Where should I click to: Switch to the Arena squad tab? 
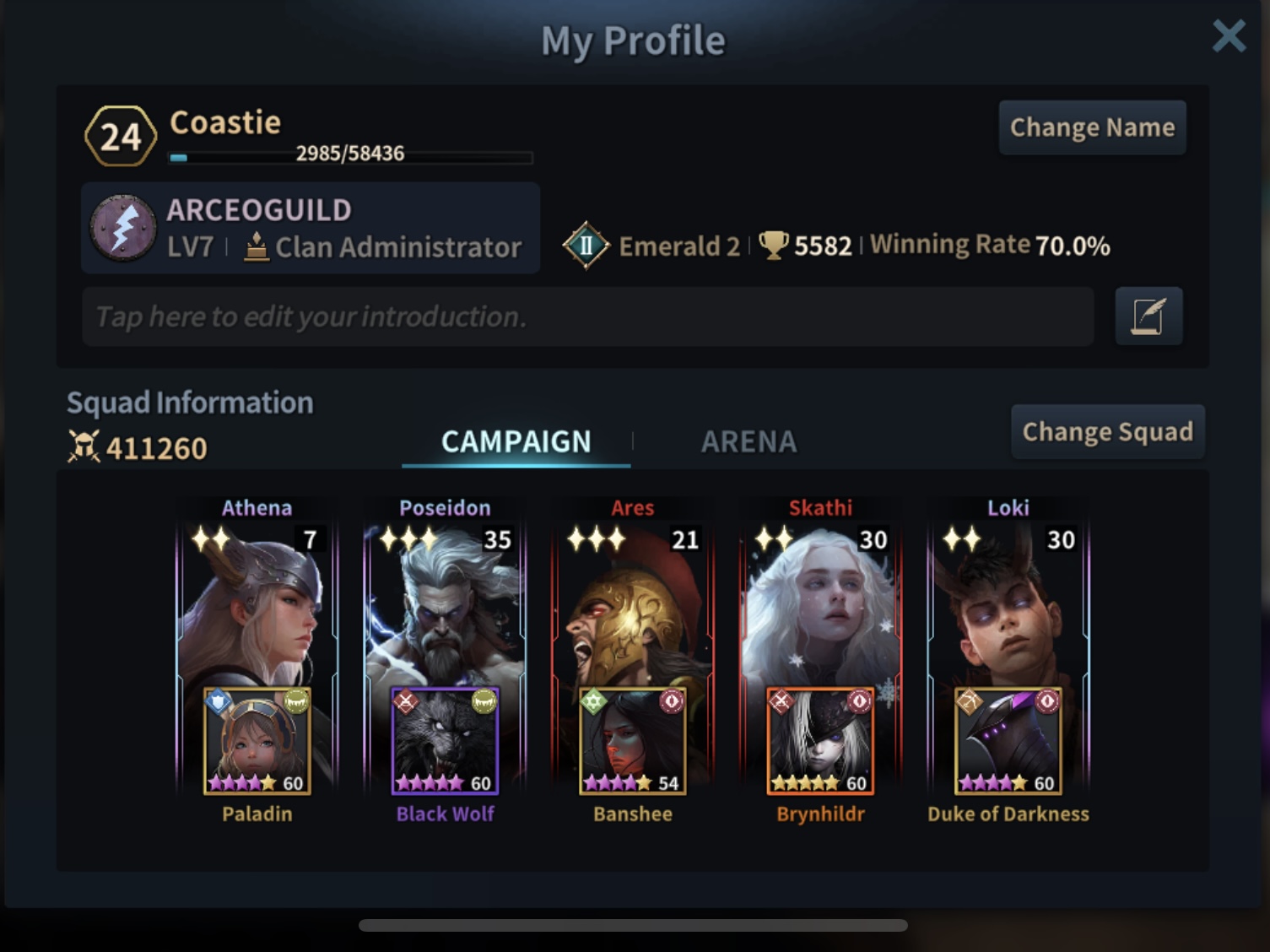(748, 441)
